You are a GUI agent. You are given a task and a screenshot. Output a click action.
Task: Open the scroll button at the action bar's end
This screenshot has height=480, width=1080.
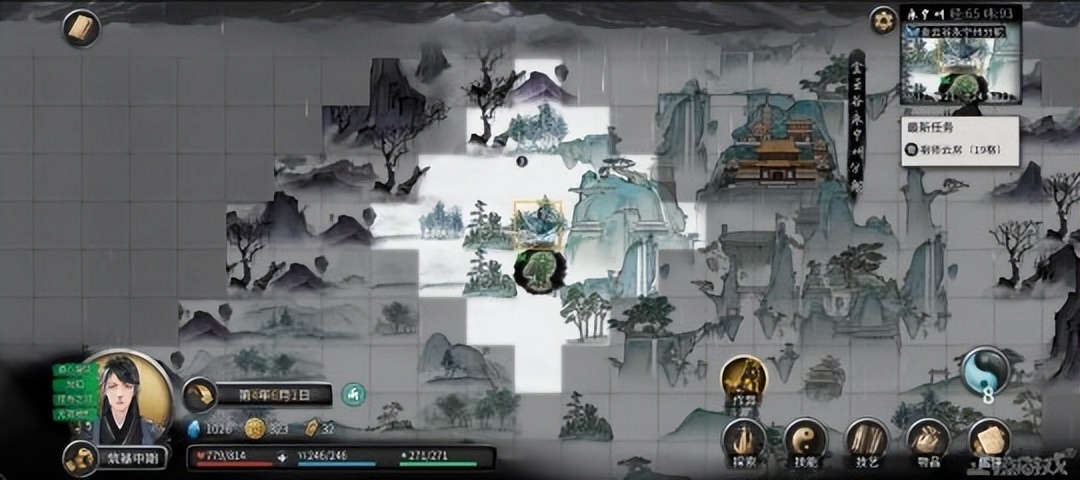pyautogui.click(x=989, y=440)
